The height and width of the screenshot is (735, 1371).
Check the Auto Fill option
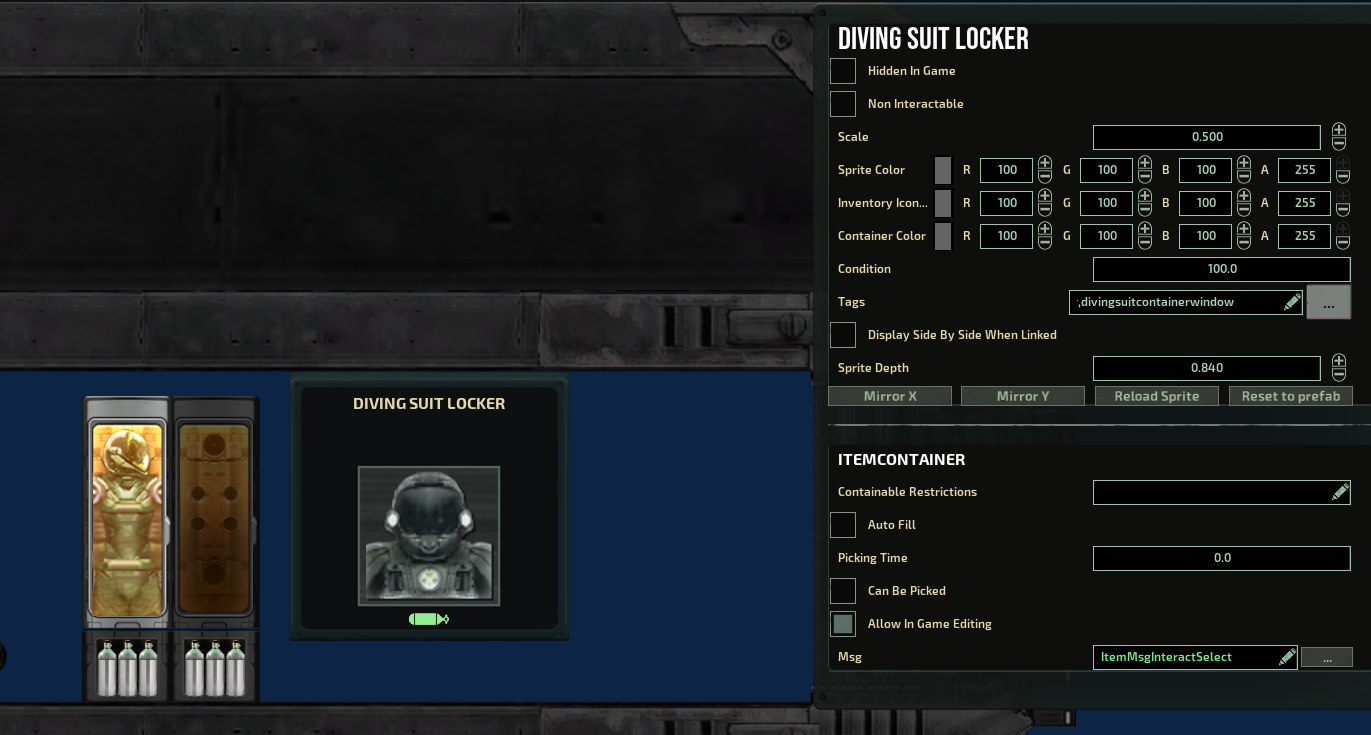pos(842,524)
